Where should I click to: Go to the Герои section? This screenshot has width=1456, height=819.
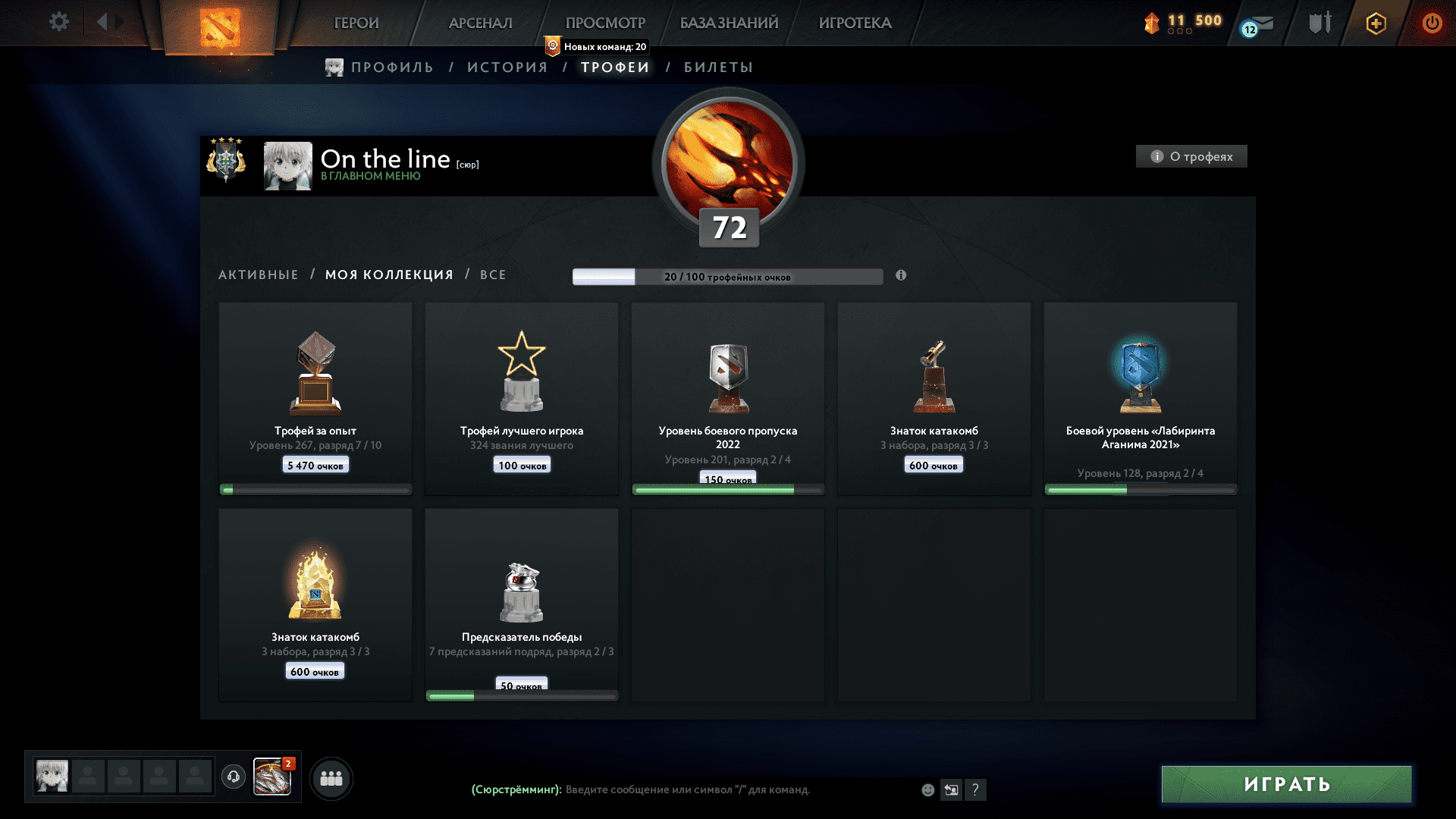(356, 23)
